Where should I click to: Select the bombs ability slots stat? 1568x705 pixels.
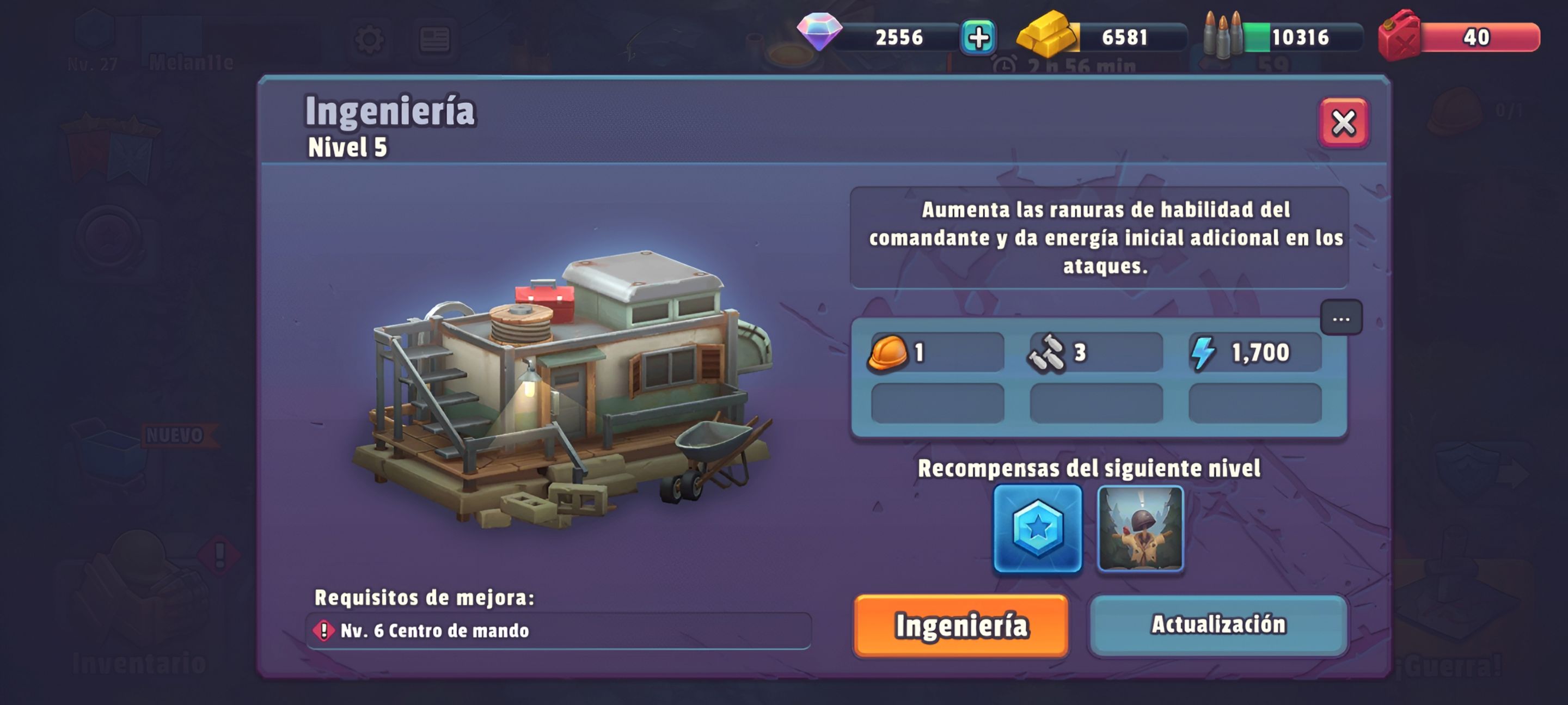pyautogui.click(x=1095, y=353)
